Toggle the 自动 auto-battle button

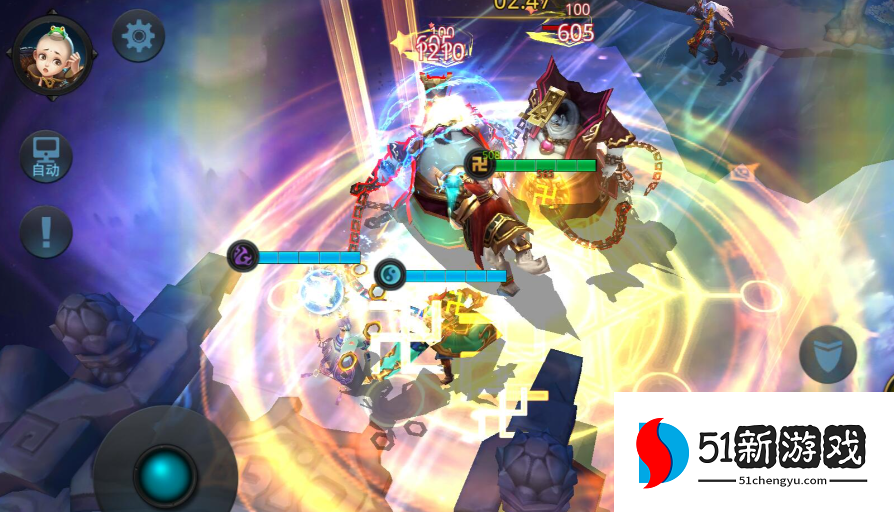click(46, 157)
